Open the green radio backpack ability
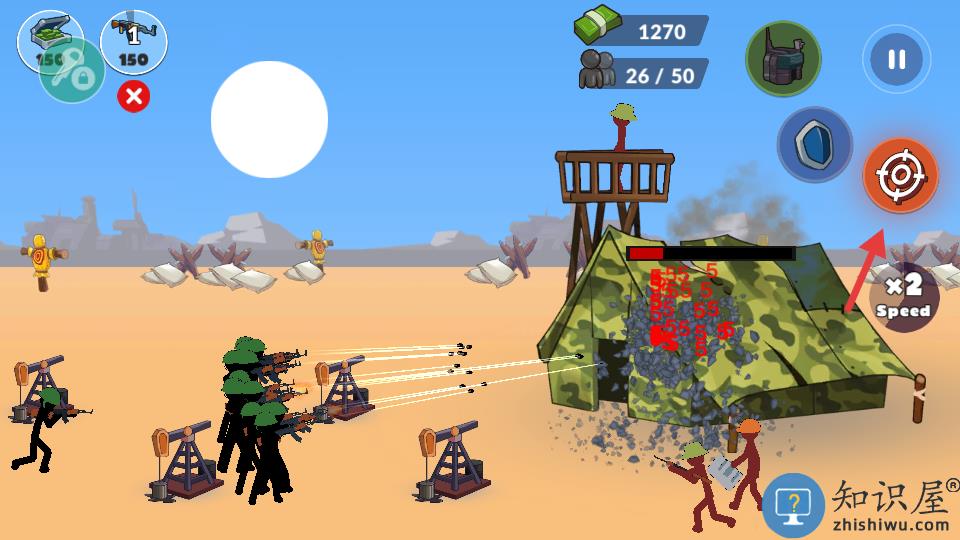The width and height of the screenshot is (960, 540). pos(783,59)
